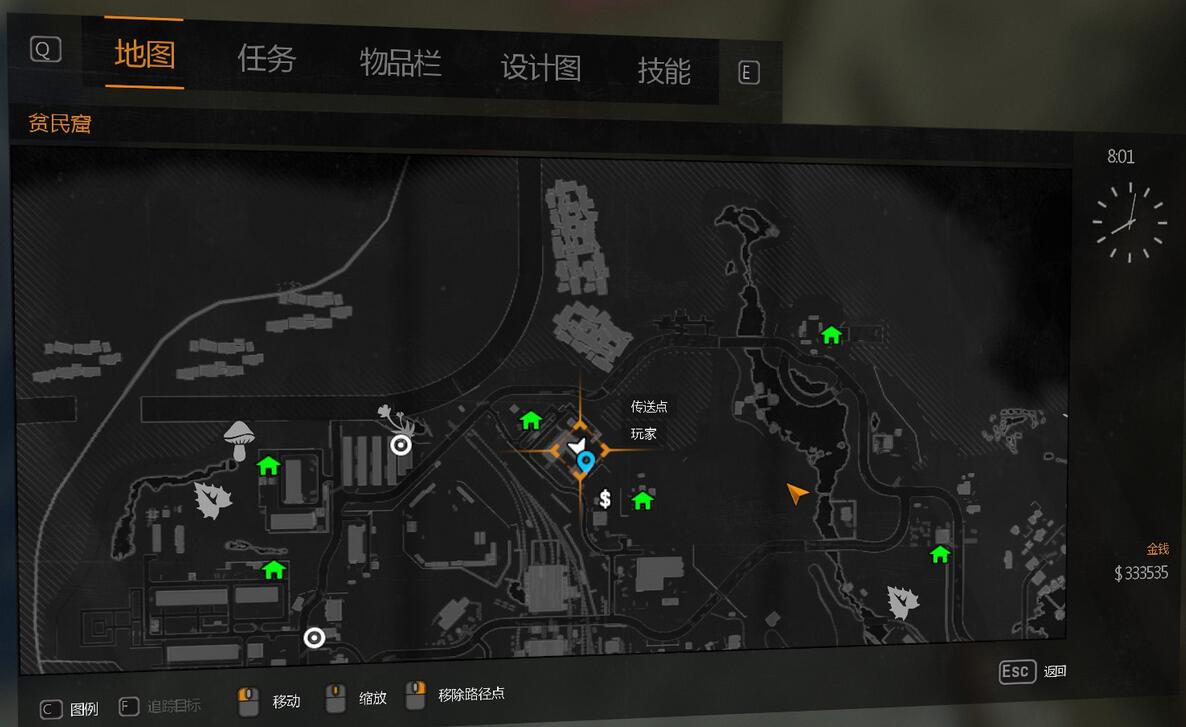Select the mushroom marker on the map
Image resolution: width=1186 pixels, height=727 pixels.
(238, 438)
